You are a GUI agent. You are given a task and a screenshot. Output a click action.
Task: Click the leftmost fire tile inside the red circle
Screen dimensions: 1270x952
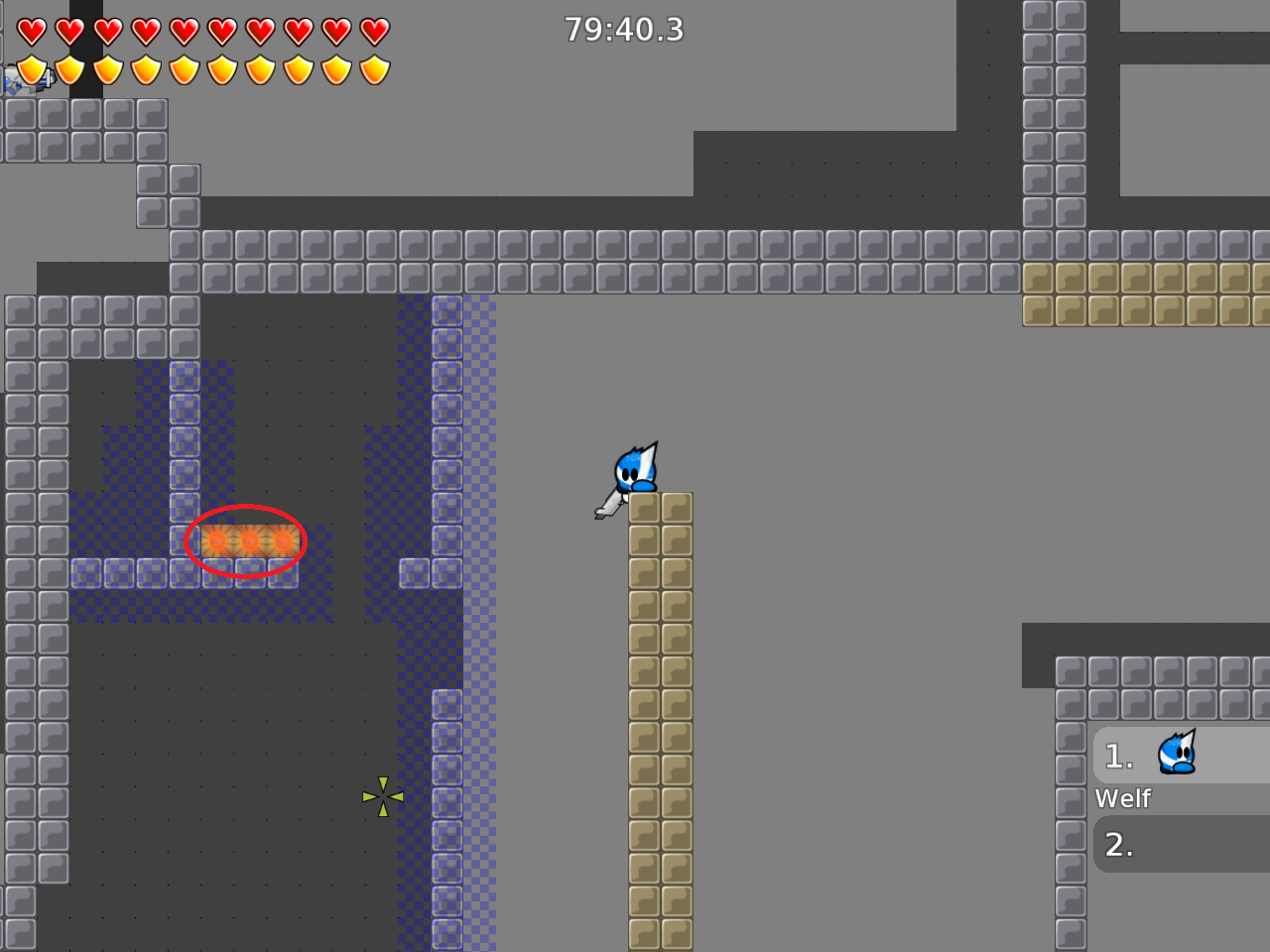(215, 541)
